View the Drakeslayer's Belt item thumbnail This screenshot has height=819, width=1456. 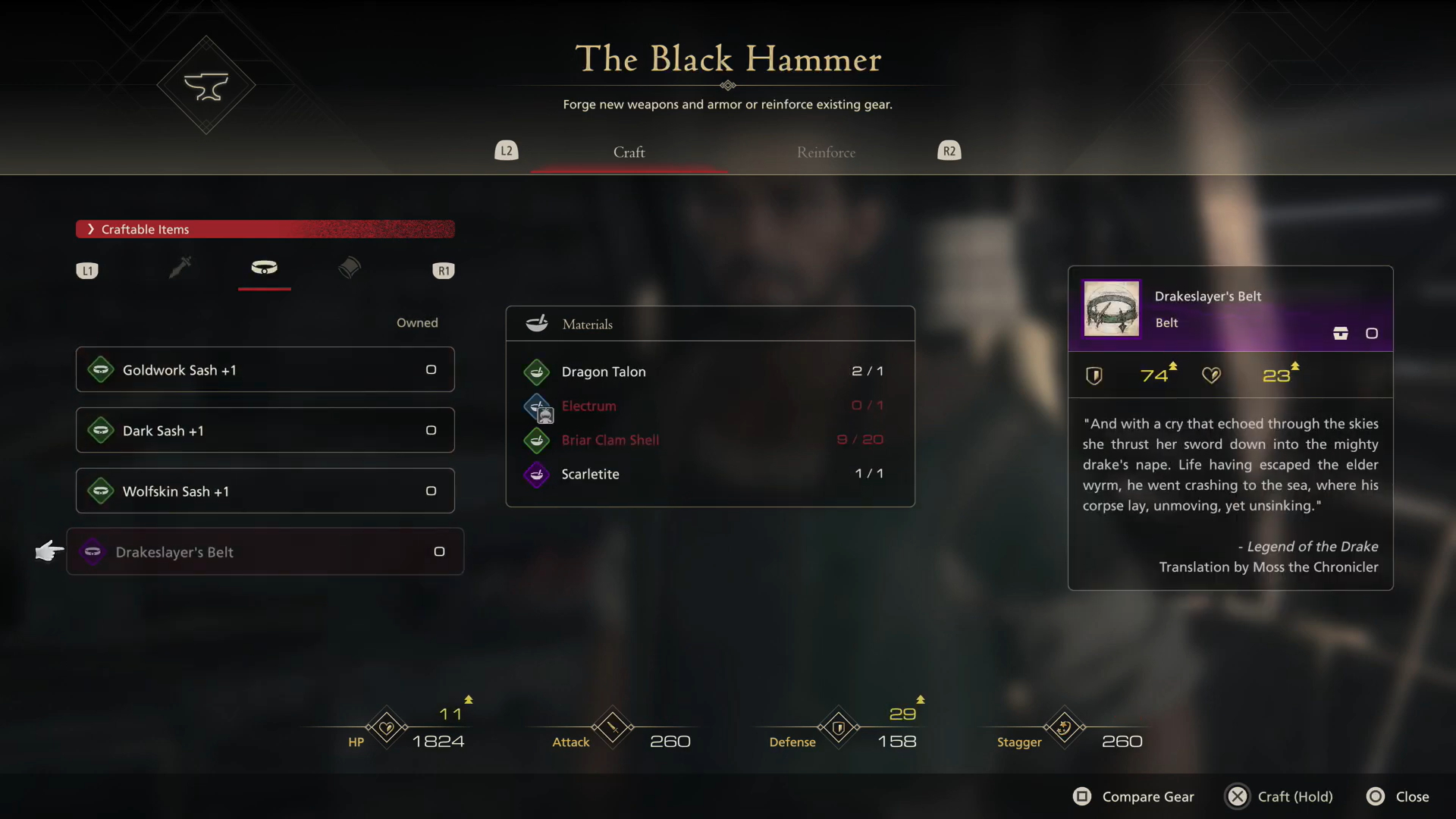(1111, 309)
